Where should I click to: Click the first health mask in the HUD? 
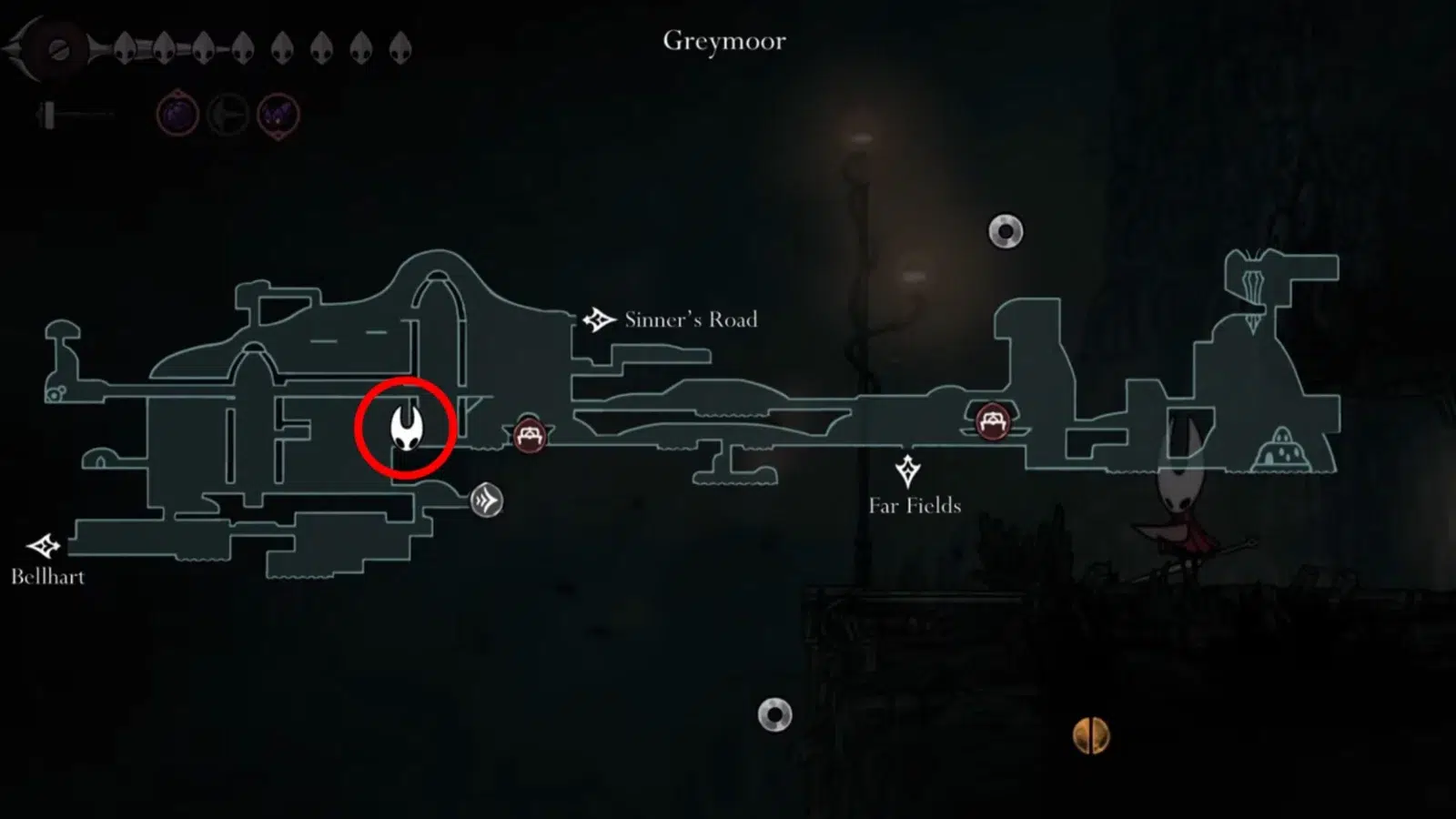pyautogui.click(x=123, y=47)
